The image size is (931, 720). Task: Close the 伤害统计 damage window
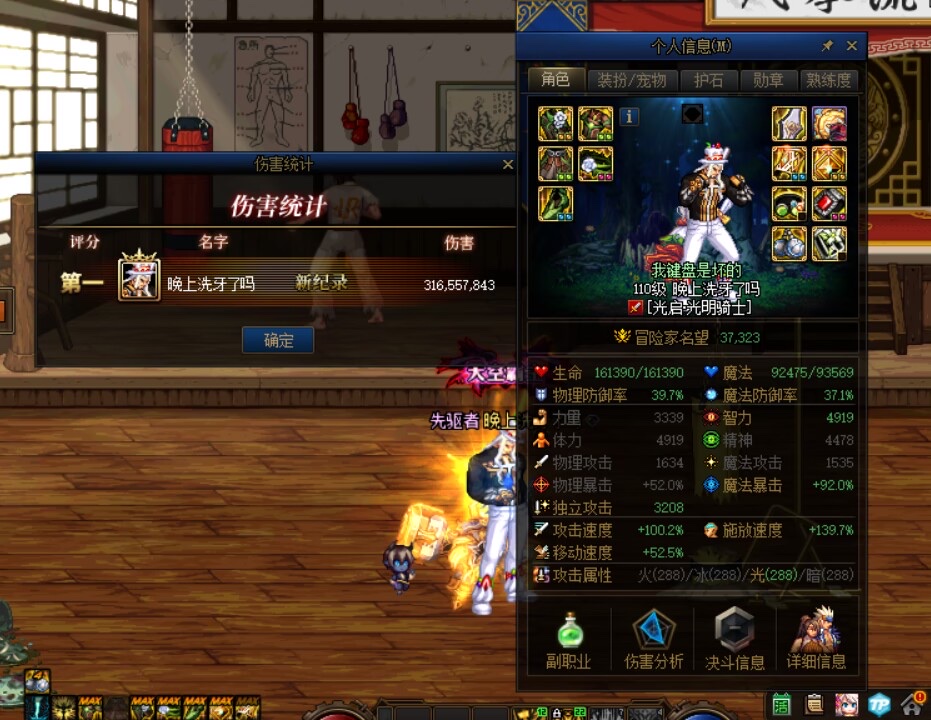coord(507,164)
